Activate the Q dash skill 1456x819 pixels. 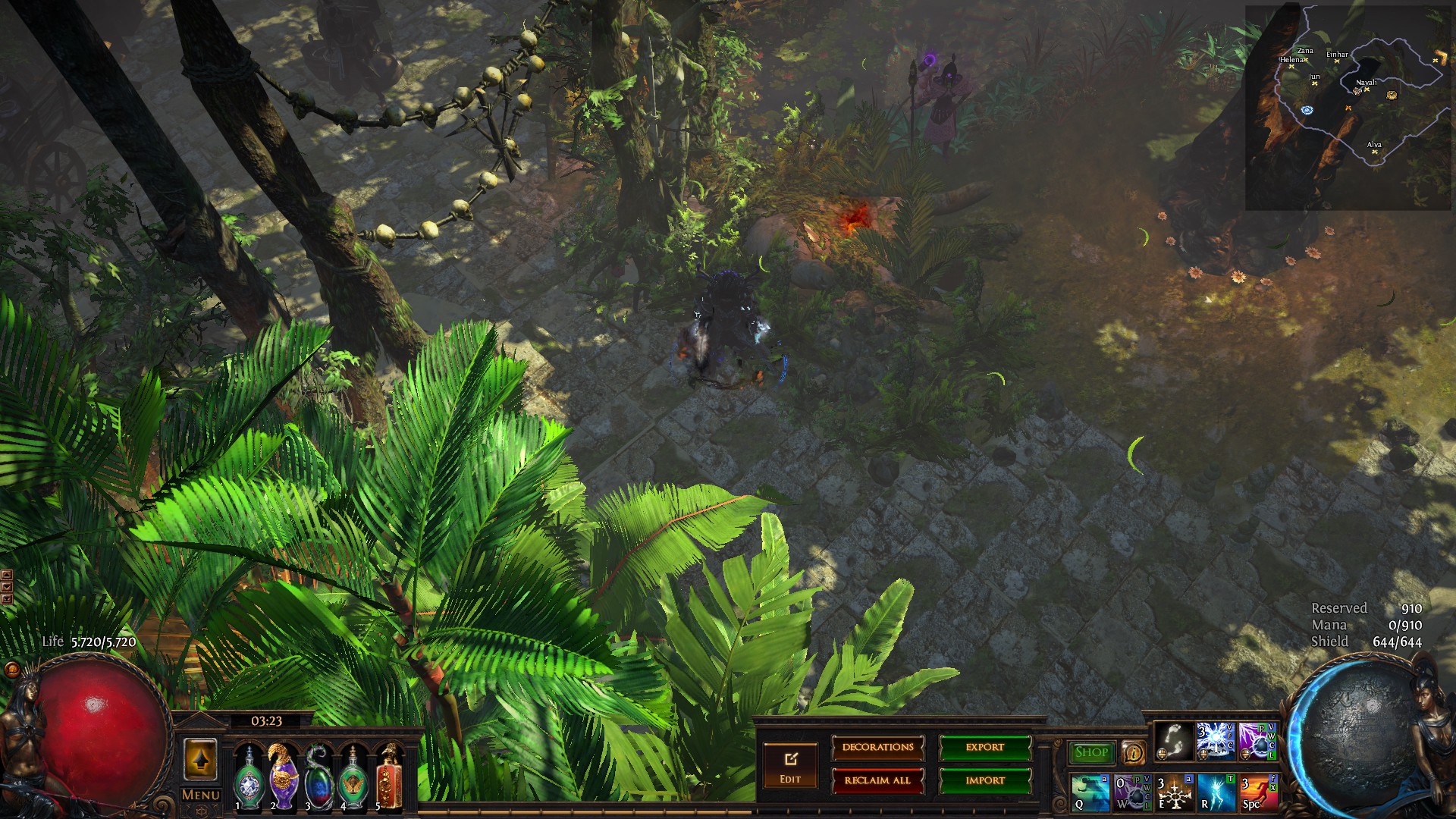tap(1090, 792)
